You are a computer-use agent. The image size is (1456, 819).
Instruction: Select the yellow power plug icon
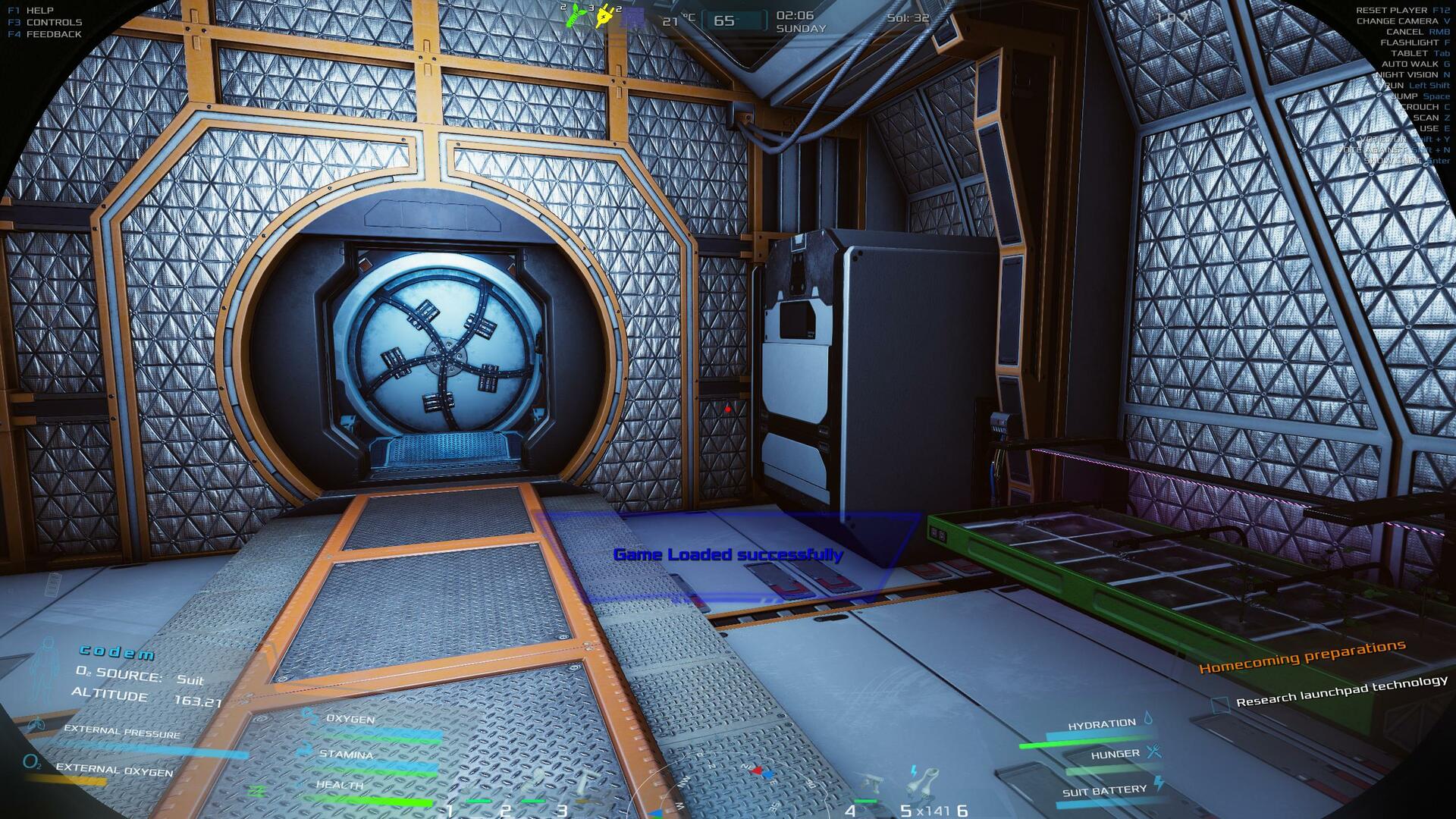coord(605,16)
